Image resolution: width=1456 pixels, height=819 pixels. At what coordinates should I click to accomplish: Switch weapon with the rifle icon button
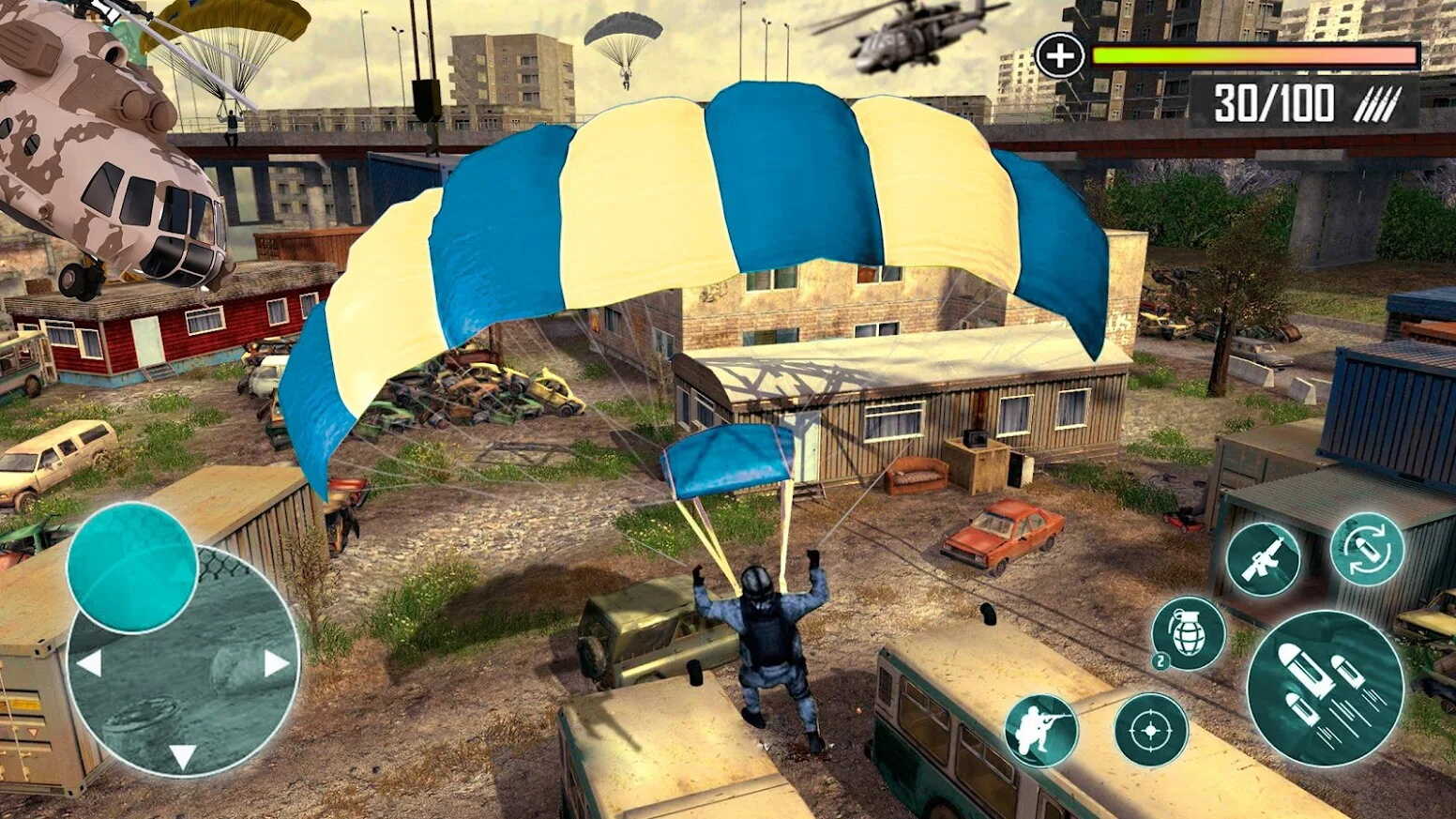pyautogui.click(x=1263, y=559)
